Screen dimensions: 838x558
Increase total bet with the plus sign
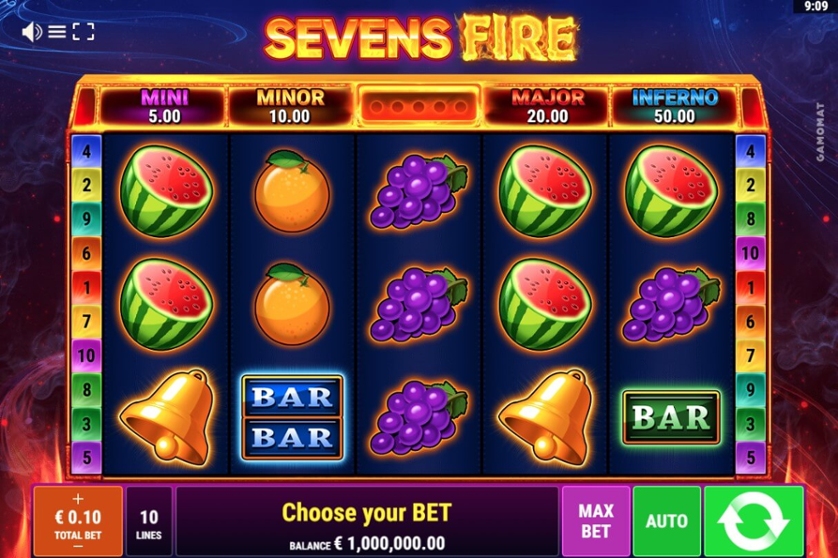point(78,498)
